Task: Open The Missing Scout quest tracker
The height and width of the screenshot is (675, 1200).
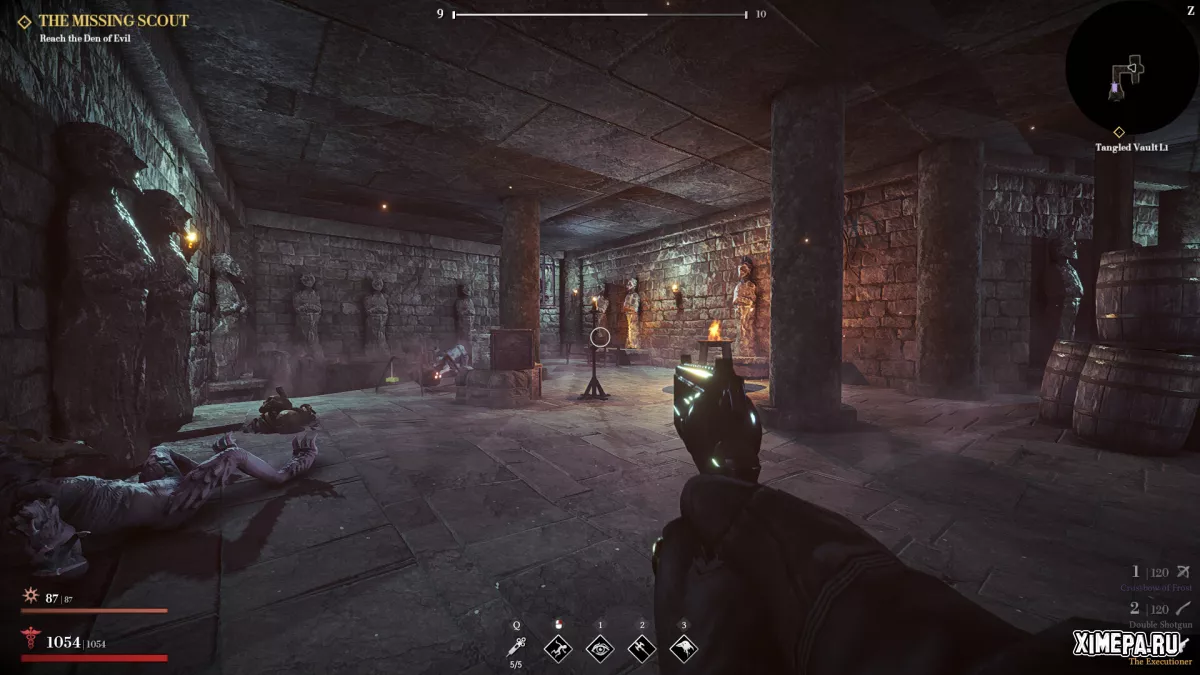Action: (112, 20)
